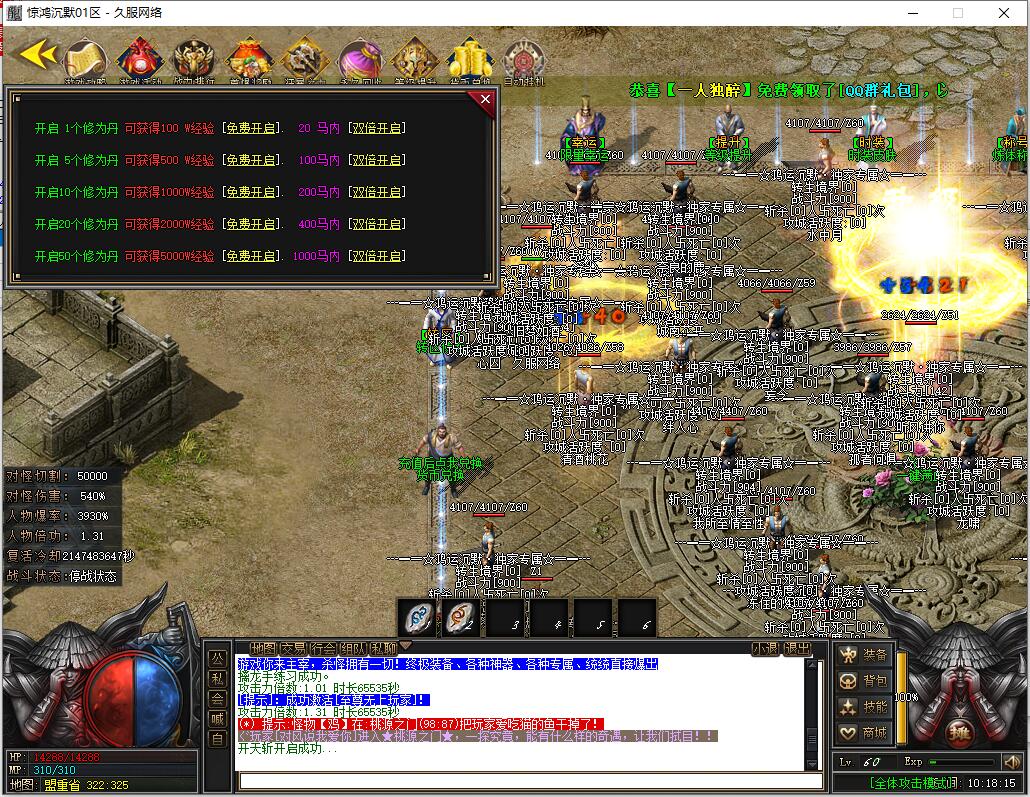Click the 退出 exit button

tap(797, 648)
